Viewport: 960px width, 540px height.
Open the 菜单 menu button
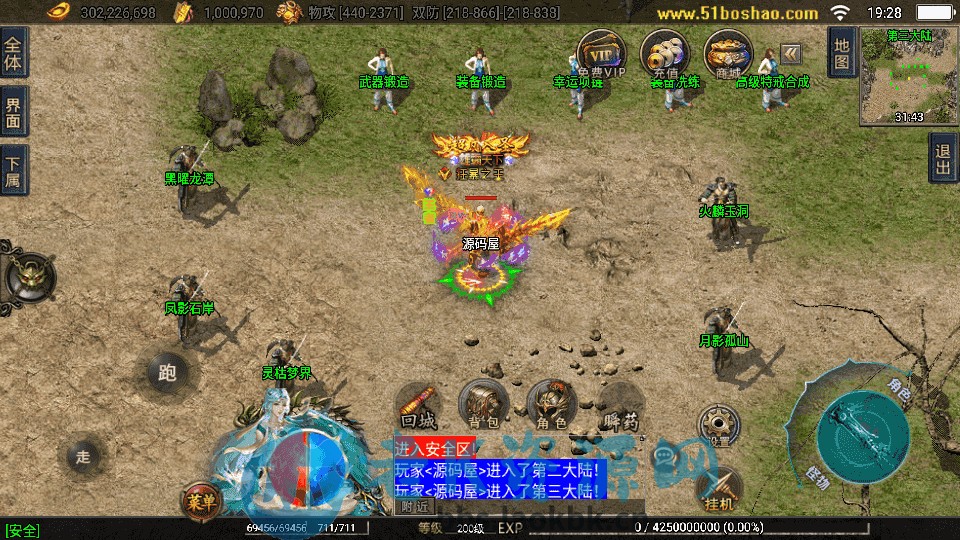tap(200, 500)
